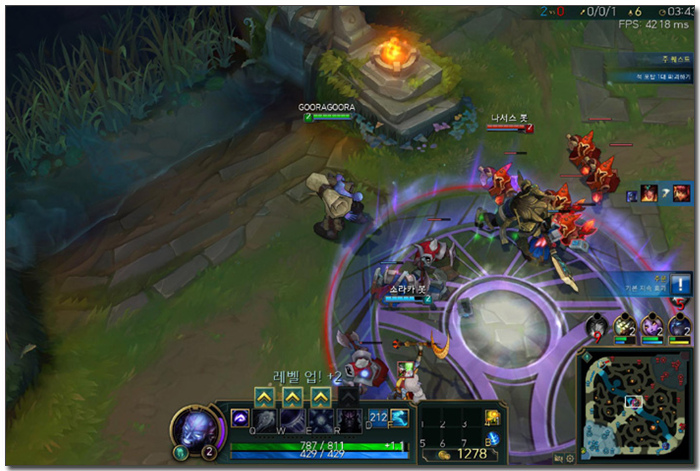Select the purple-haired ally portrait
Screen dimensions: 700x471
(x=653, y=325)
